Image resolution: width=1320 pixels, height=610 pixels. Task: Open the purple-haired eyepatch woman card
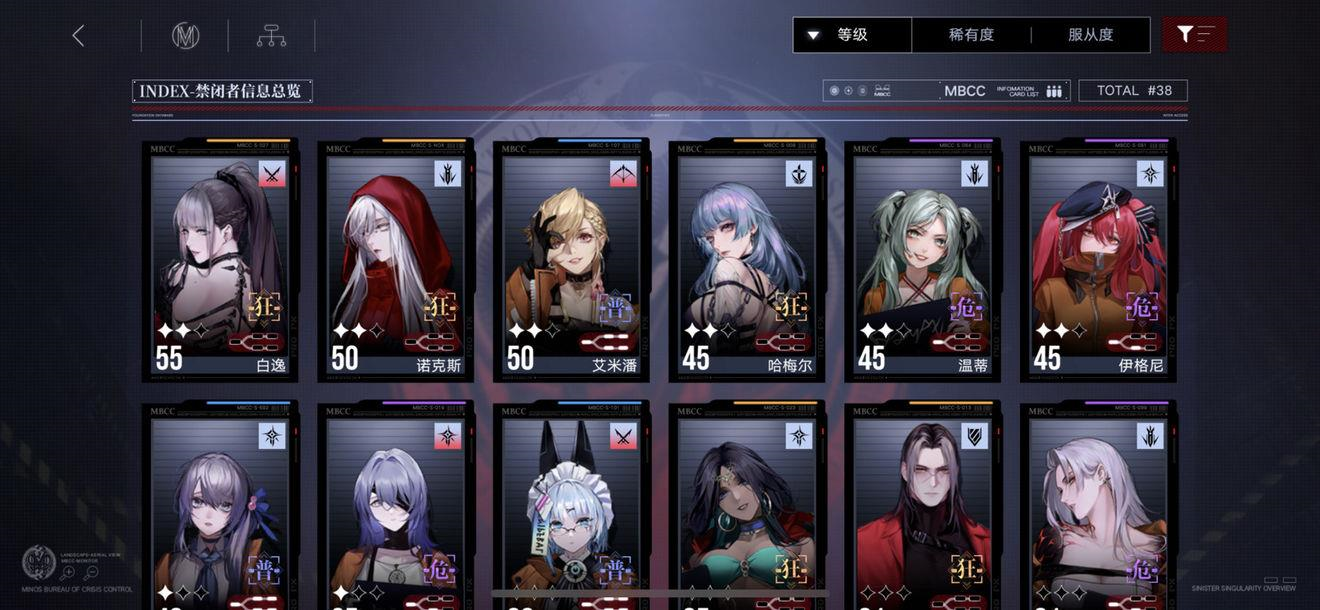tap(396, 510)
